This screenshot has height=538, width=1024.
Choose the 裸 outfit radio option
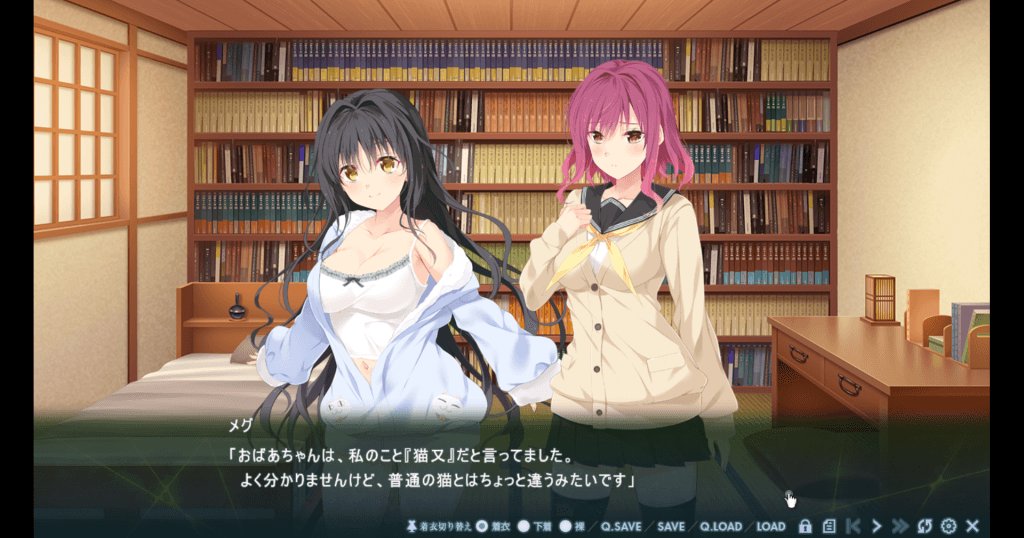[x=565, y=526]
